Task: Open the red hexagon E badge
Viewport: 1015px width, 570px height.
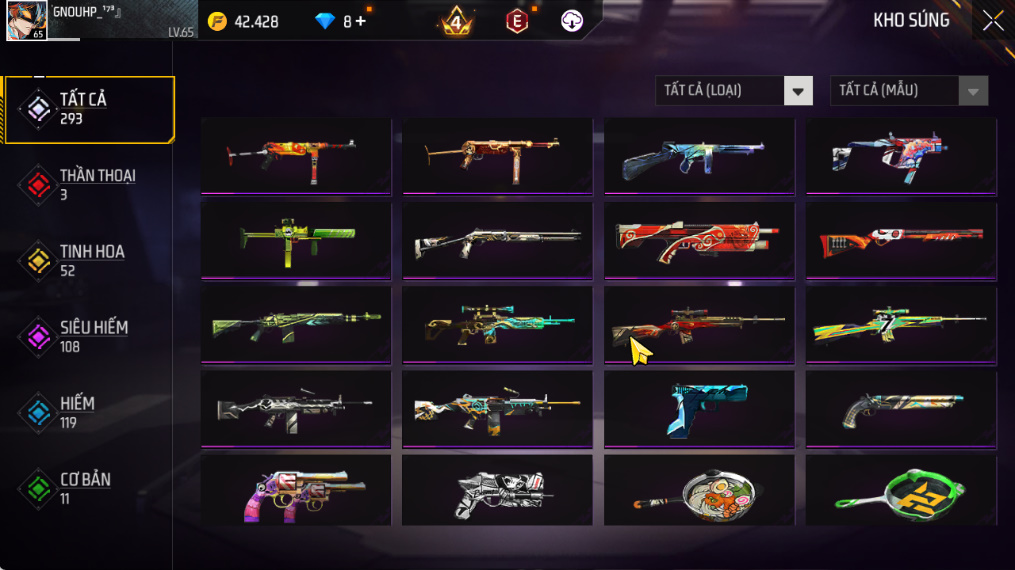Action: coord(516,21)
